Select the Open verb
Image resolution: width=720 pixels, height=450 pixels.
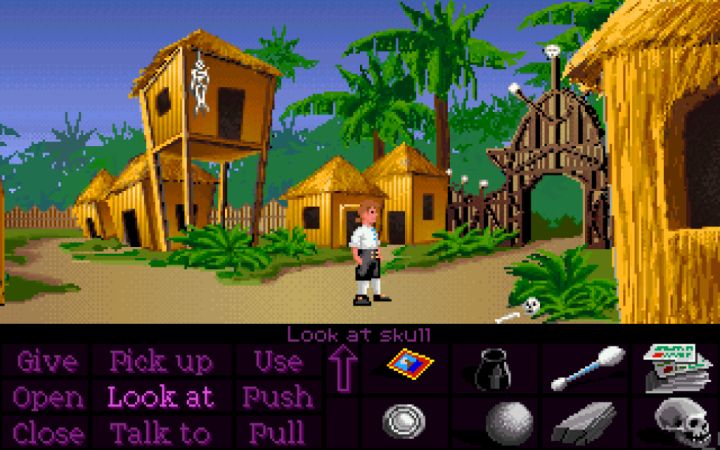(48, 397)
